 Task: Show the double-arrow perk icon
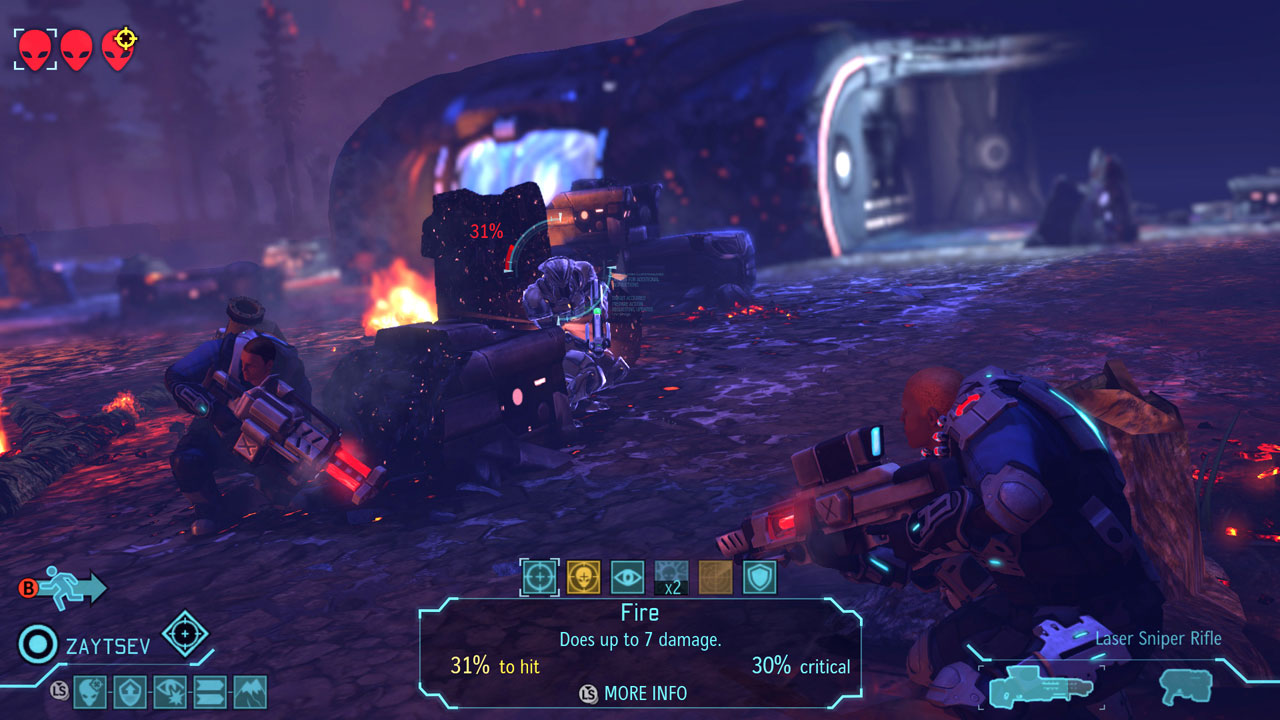coord(210,691)
